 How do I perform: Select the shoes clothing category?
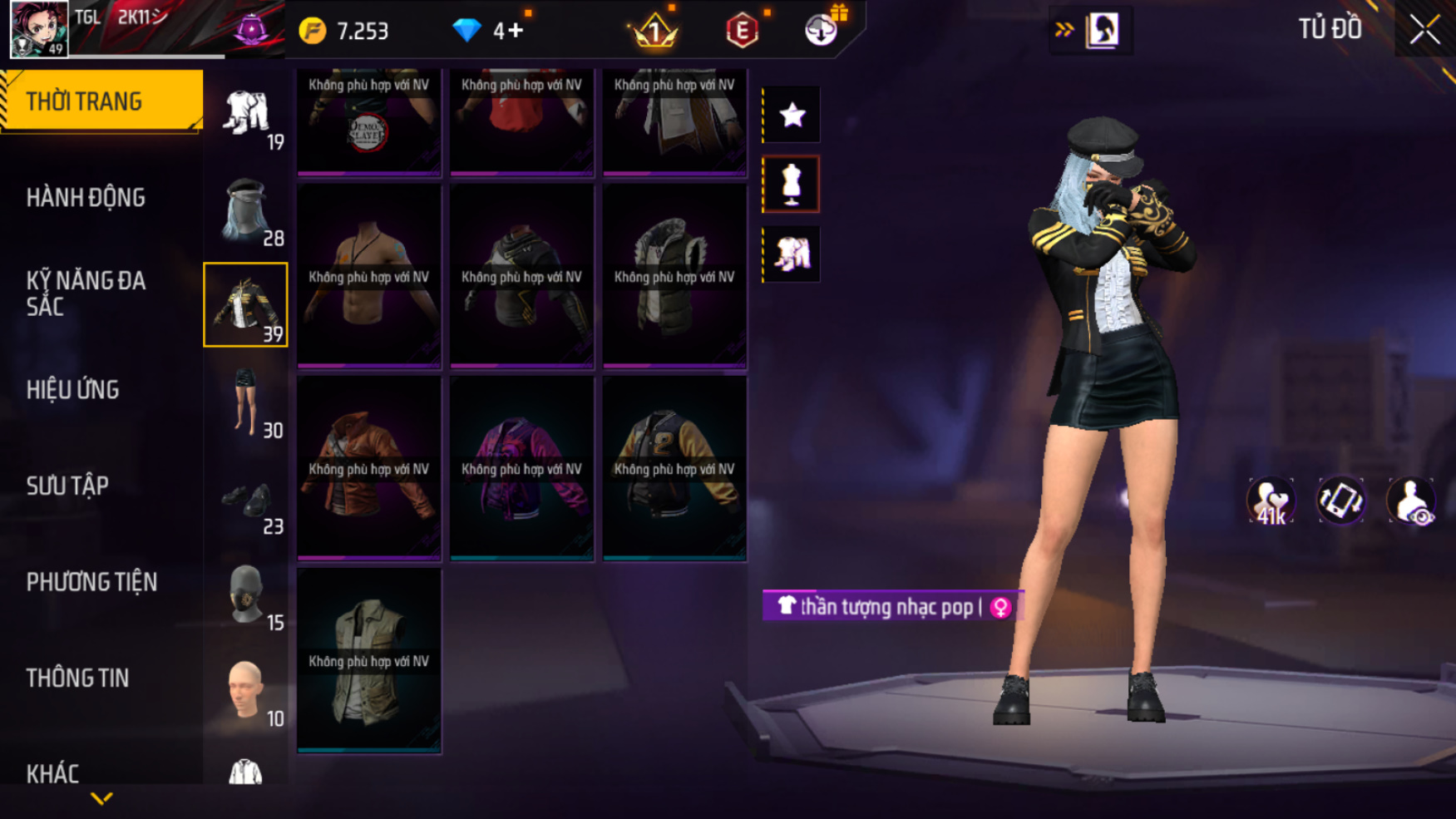(246, 501)
